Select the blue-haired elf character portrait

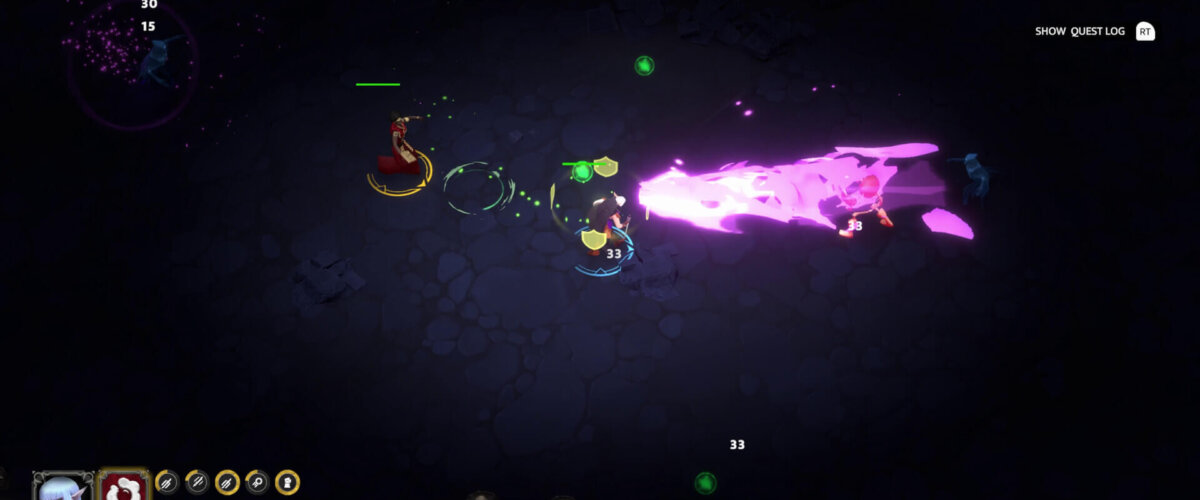(x=63, y=488)
